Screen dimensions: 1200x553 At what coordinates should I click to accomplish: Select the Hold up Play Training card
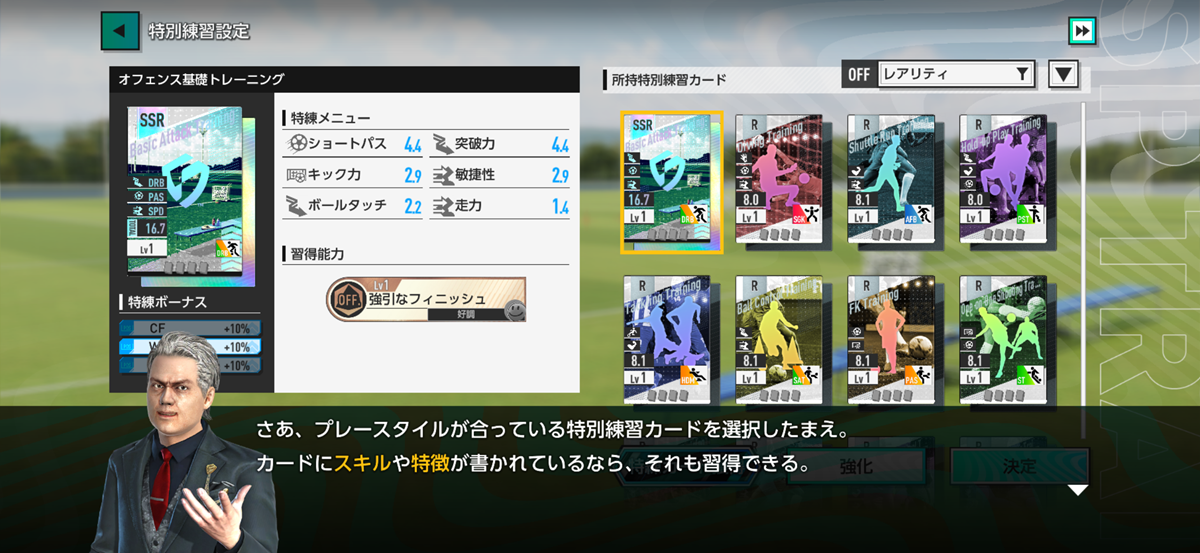click(1003, 180)
